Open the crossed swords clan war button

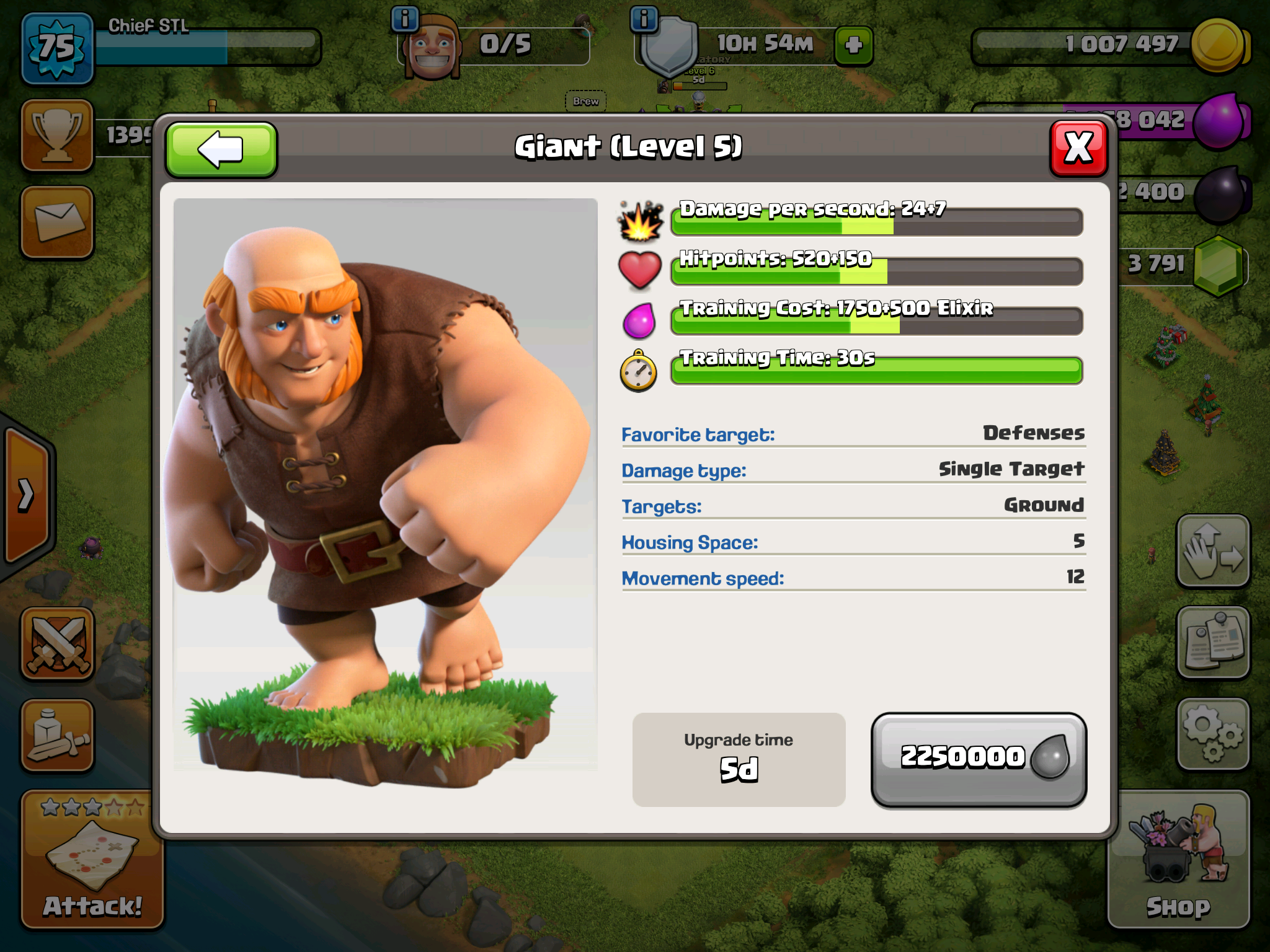[x=57, y=643]
